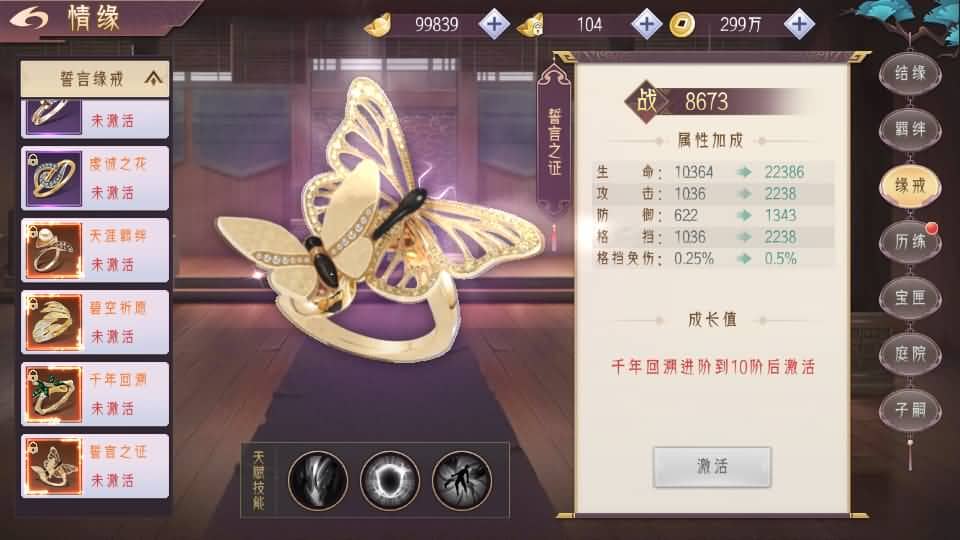View the first talent skill icon

[318, 480]
